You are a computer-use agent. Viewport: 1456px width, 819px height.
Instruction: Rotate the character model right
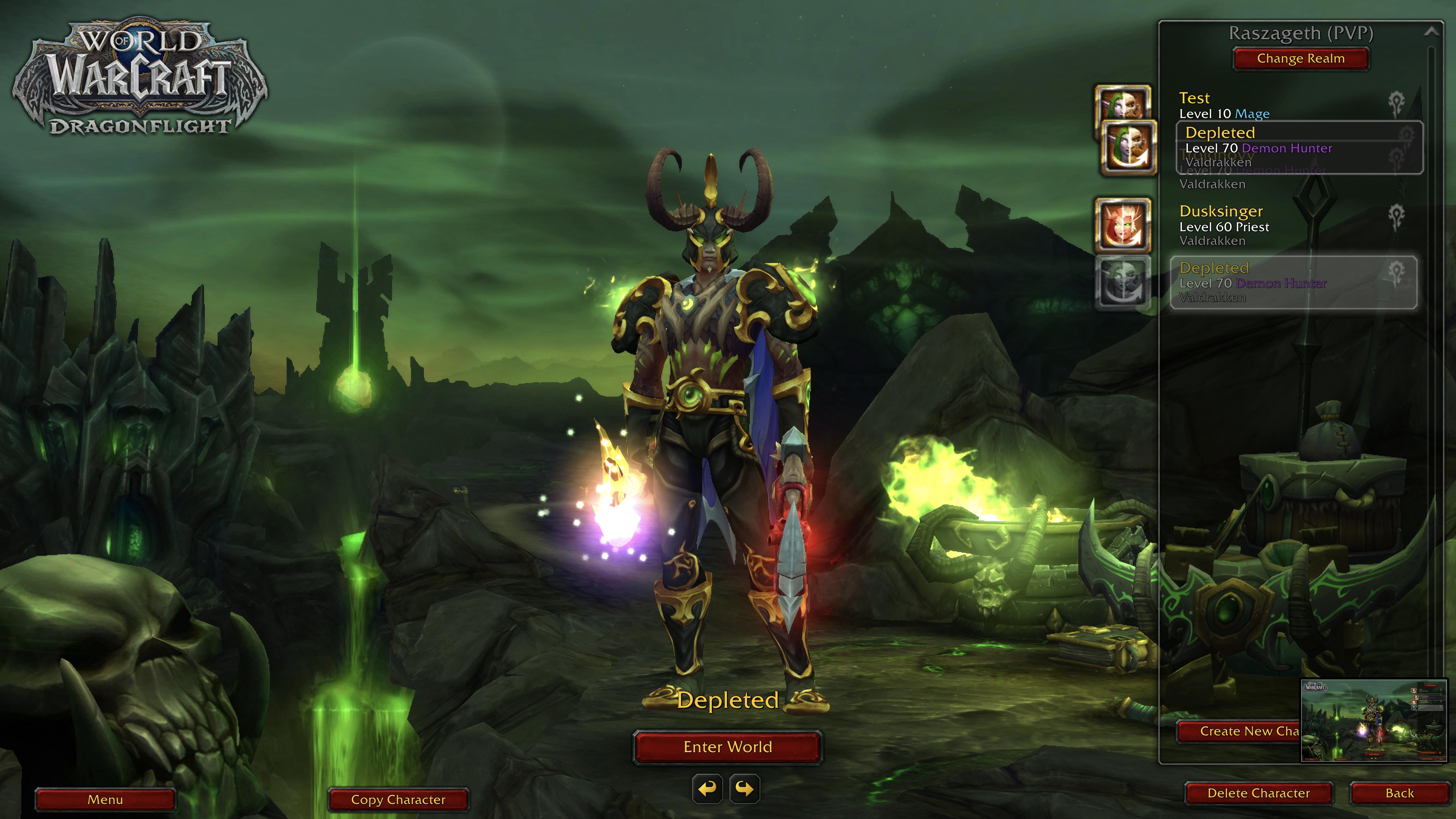pyautogui.click(x=745, y=789)
